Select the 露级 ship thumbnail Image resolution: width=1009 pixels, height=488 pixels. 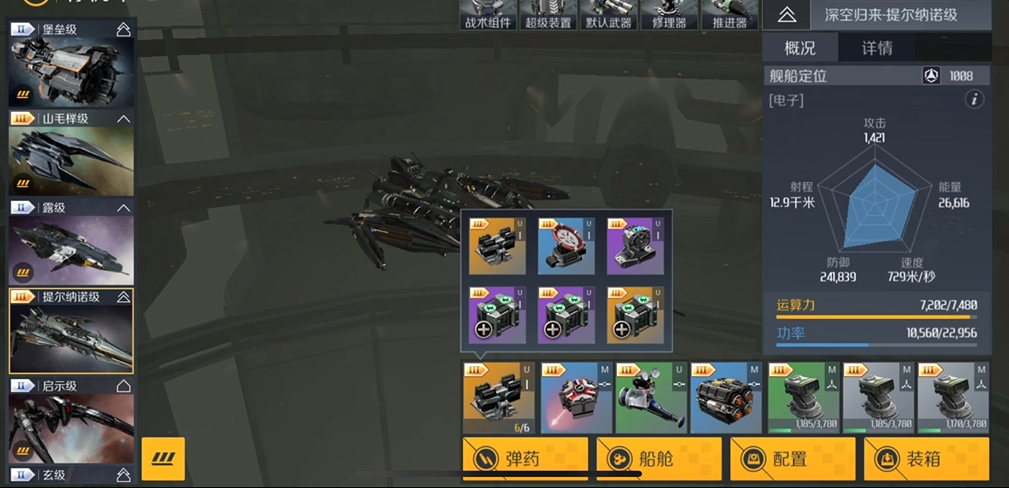(x=70, y=248)
